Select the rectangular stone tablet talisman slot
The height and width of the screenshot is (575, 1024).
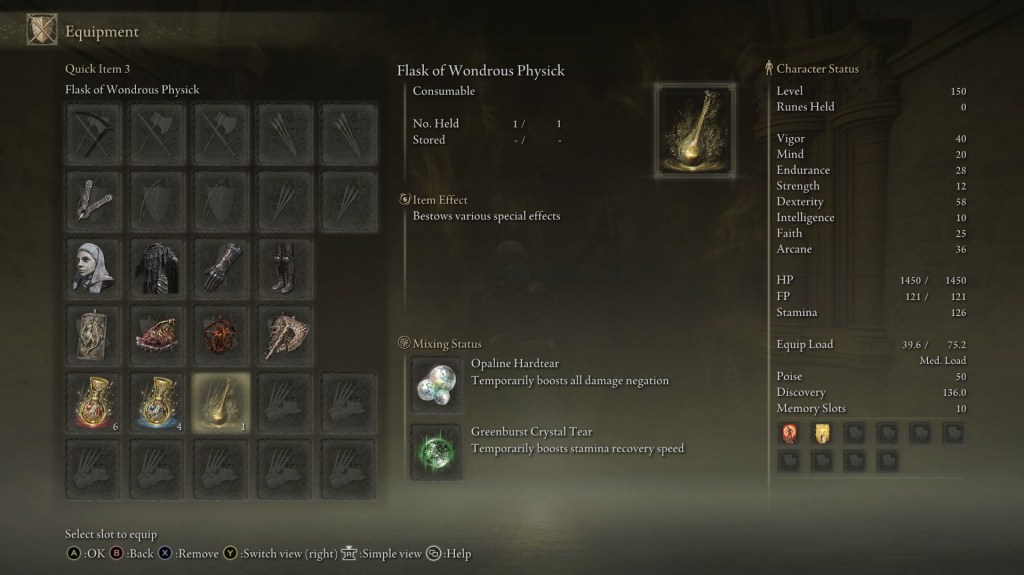(95, 333)
